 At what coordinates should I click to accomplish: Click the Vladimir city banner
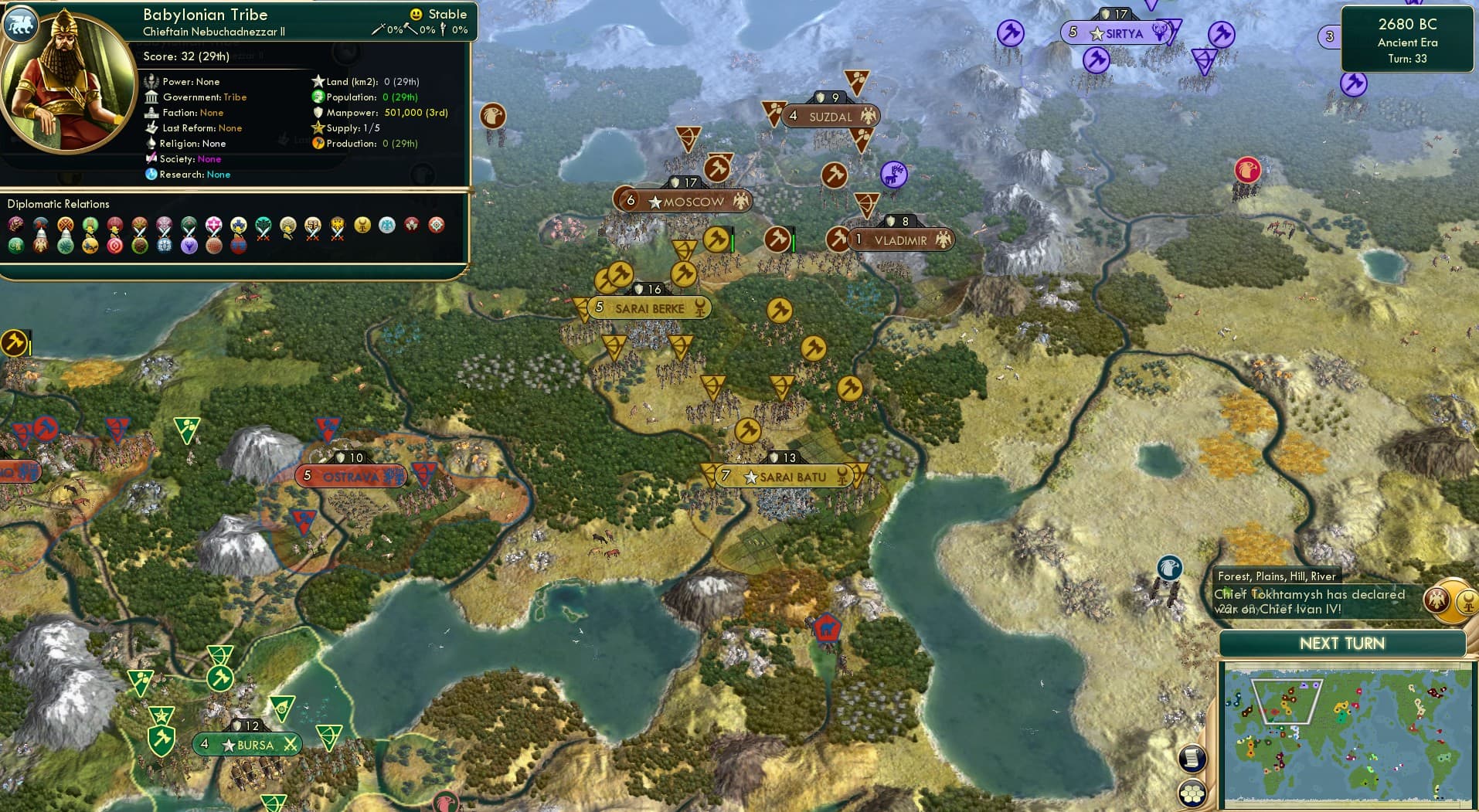pyautogui.click(x=901, y=240)
